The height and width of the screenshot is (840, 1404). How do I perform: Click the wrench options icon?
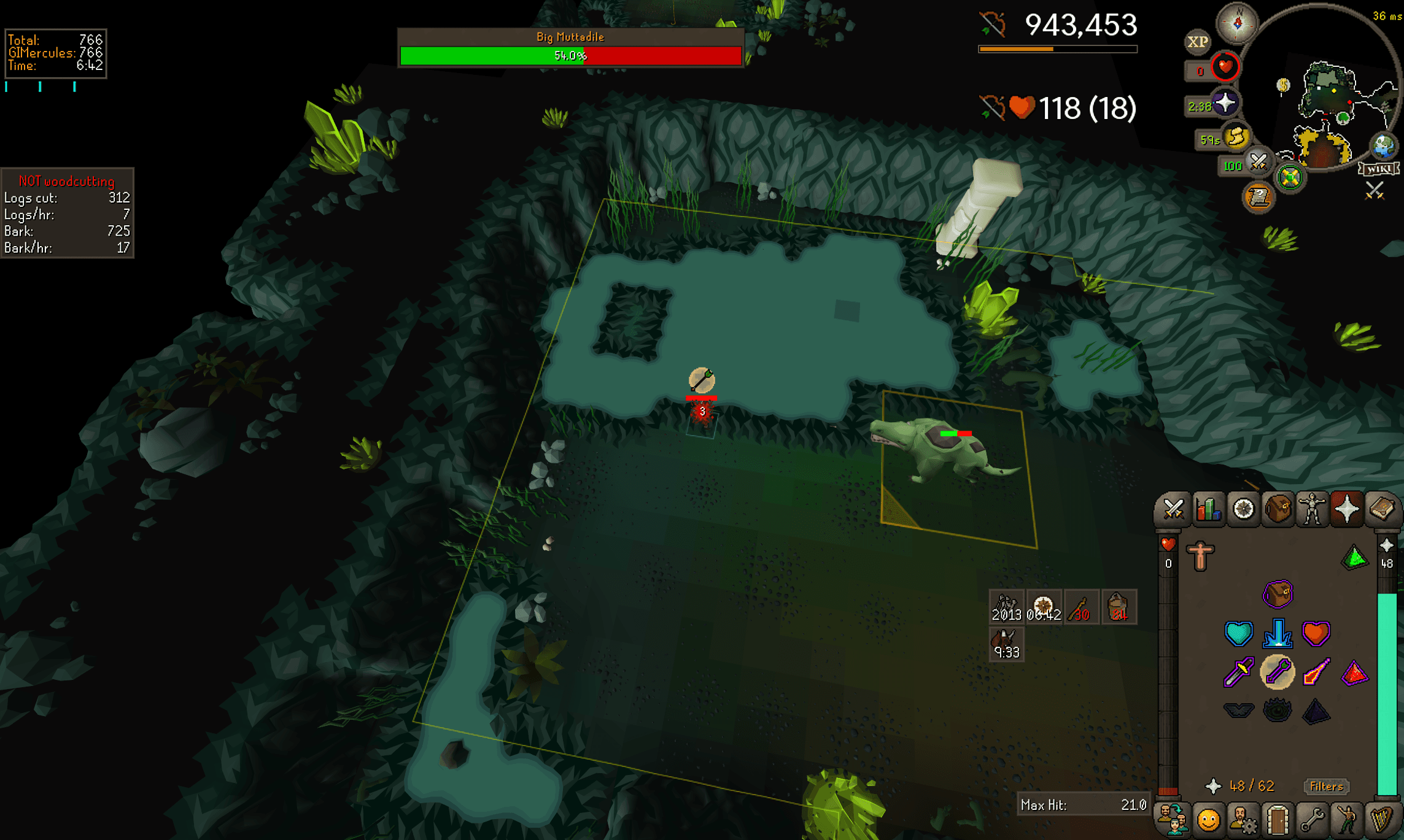[1314, 819]
